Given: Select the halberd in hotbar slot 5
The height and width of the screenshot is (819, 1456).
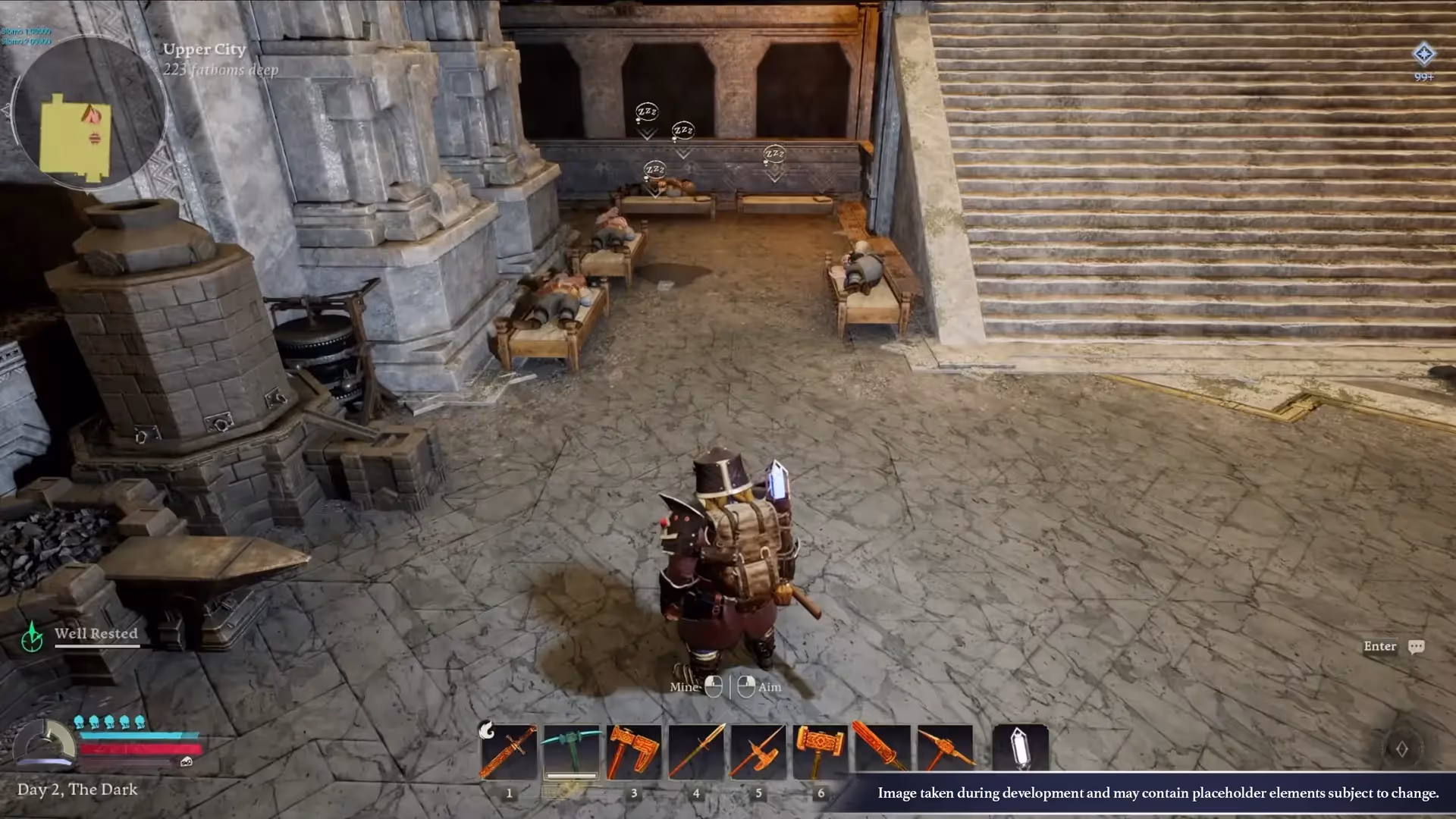Looking at the screenshot, I should click(758, 752).
